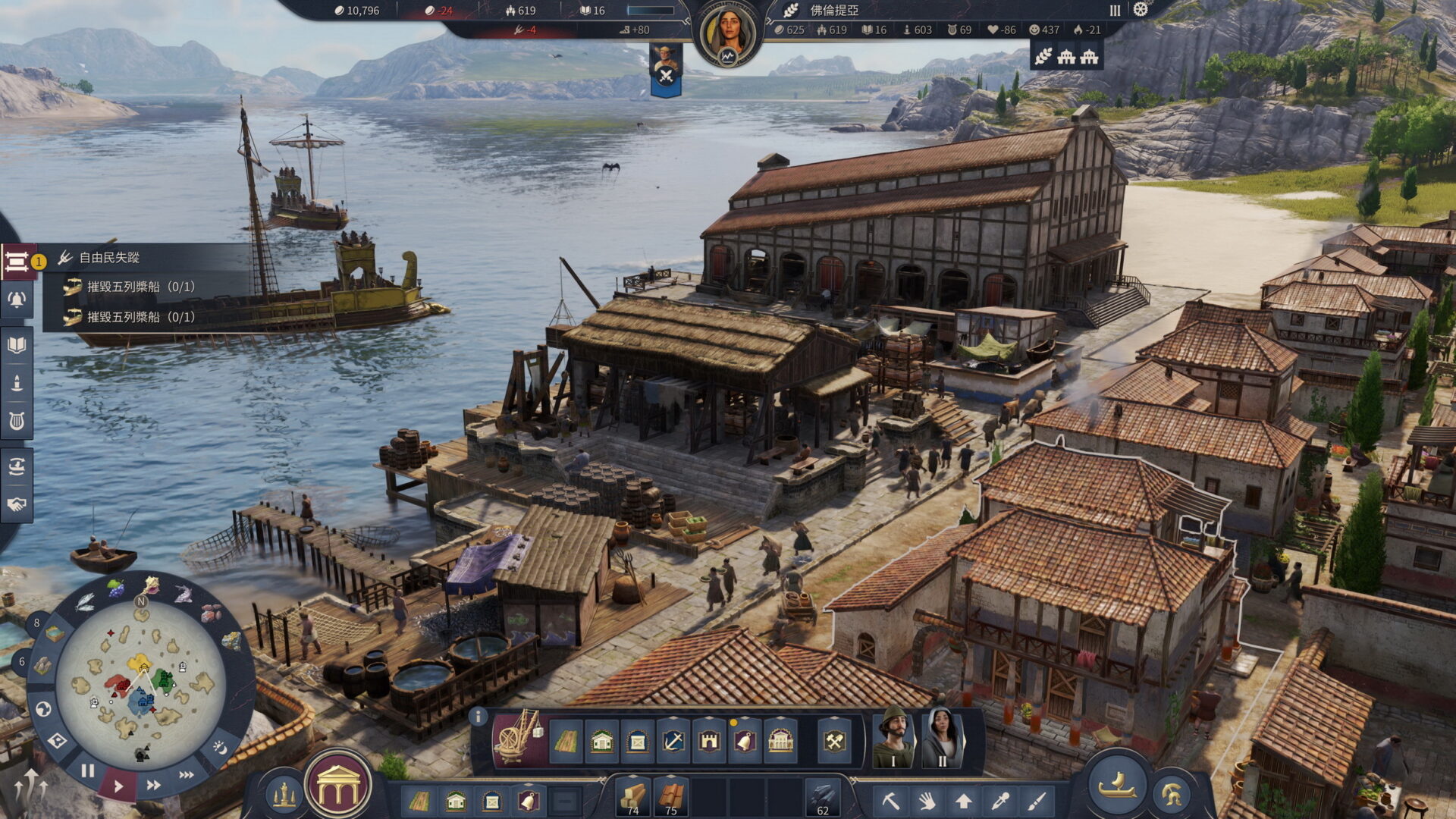
Task: Open the open-book codex button
Action: 17,346
